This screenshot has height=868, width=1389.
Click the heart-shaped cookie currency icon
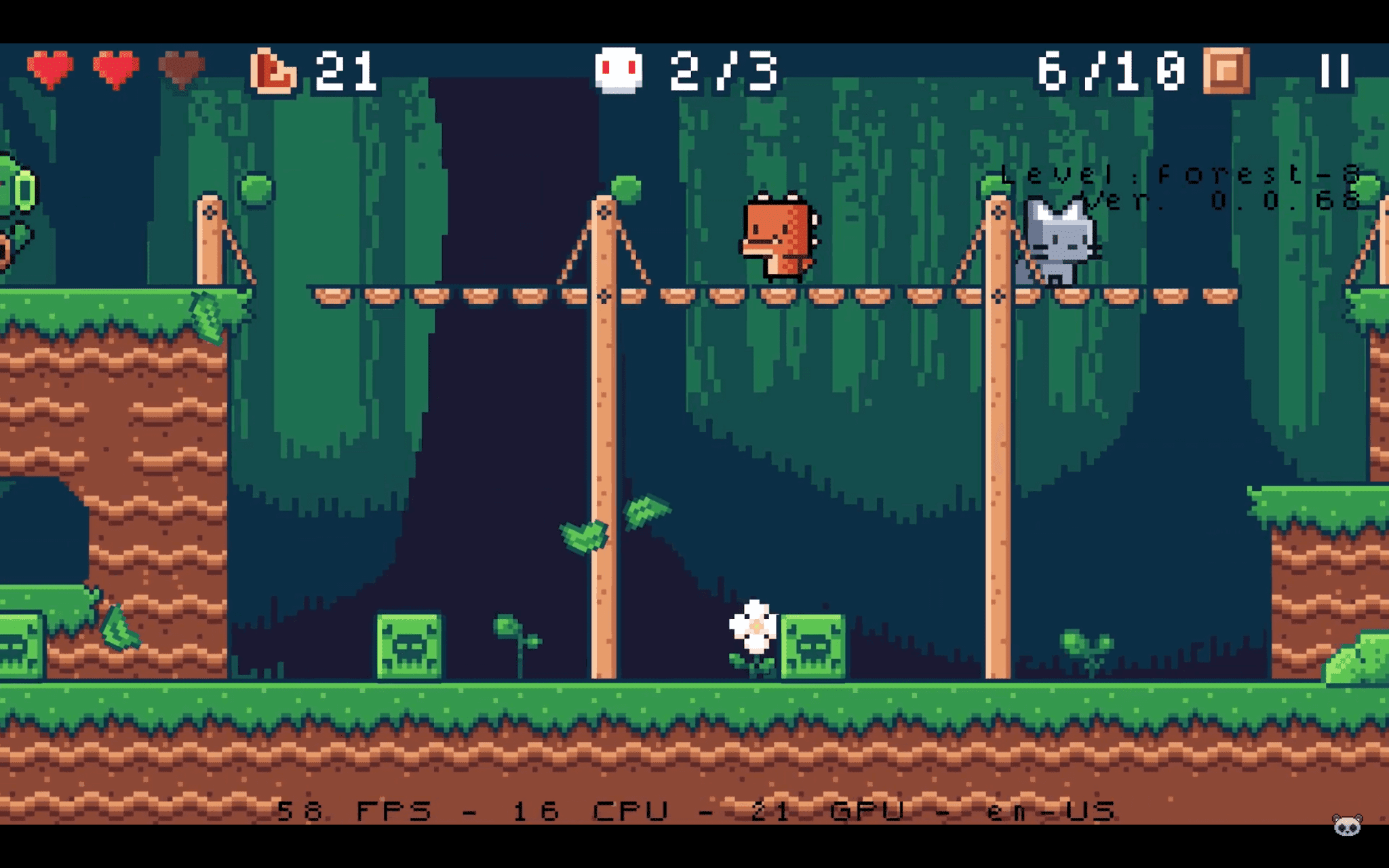coord(274,71)
